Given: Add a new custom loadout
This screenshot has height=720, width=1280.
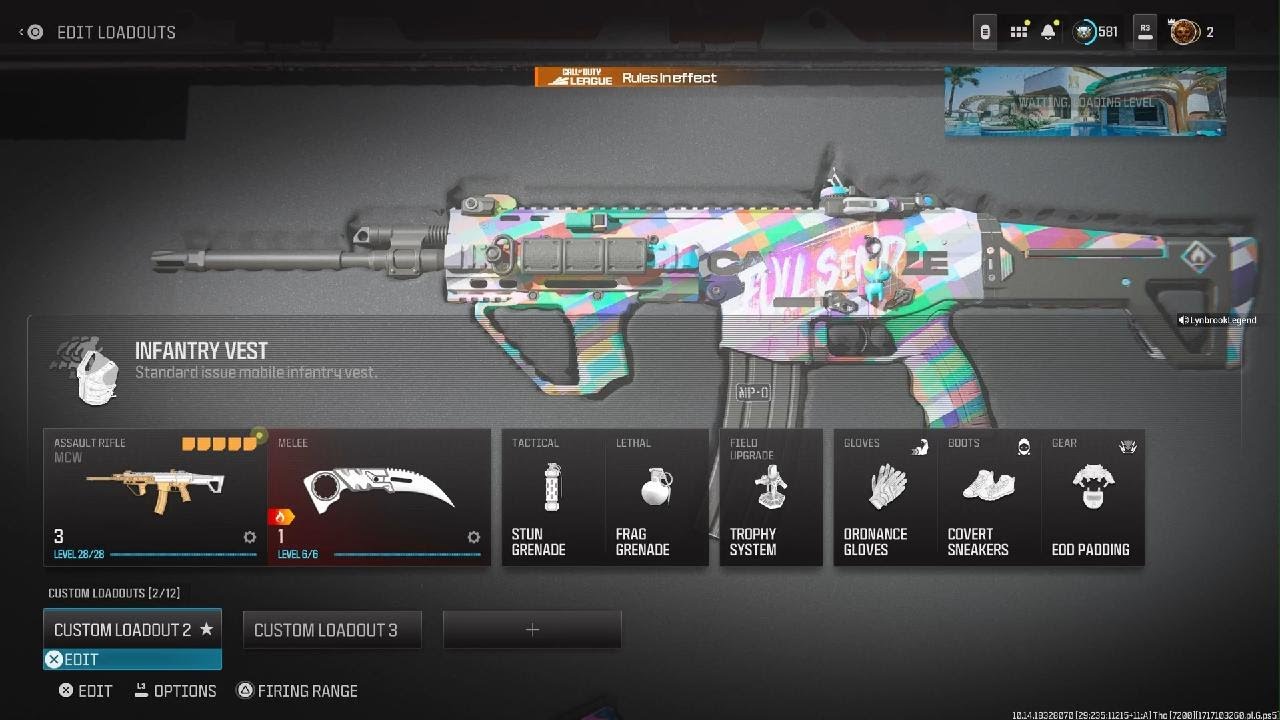Looking at the screenshot, I should pyautogui.click(x=532, y=630).
